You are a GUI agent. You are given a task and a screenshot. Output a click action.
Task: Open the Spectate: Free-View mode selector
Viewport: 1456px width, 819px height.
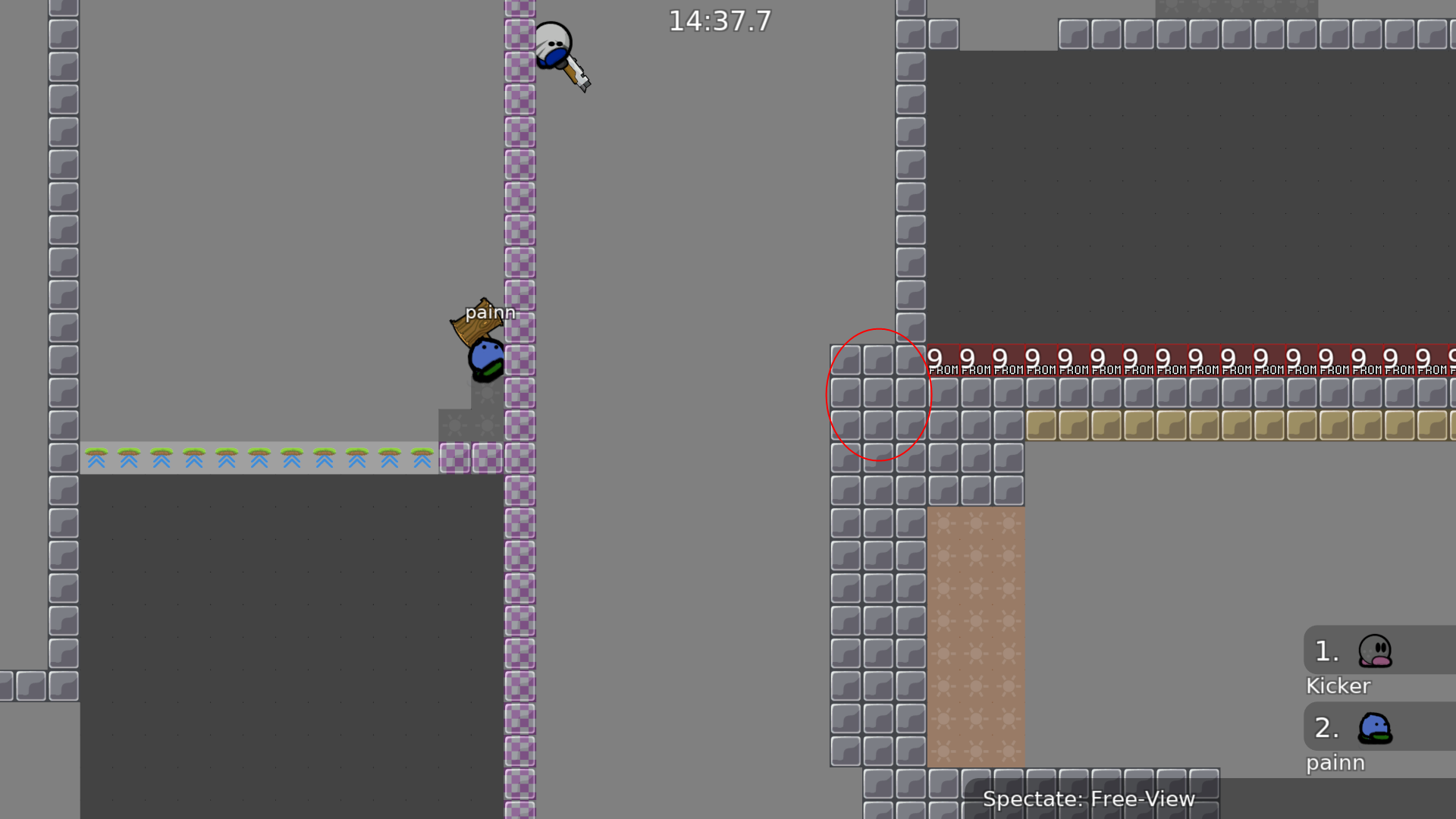(1090, 799)
